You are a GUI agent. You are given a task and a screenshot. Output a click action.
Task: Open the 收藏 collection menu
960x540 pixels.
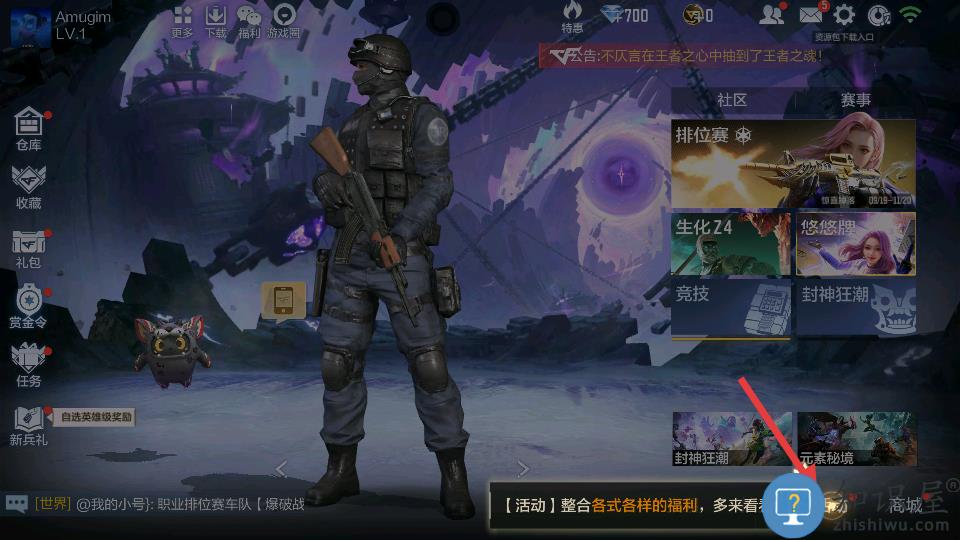pyautogui.click(x=29, y=186)
